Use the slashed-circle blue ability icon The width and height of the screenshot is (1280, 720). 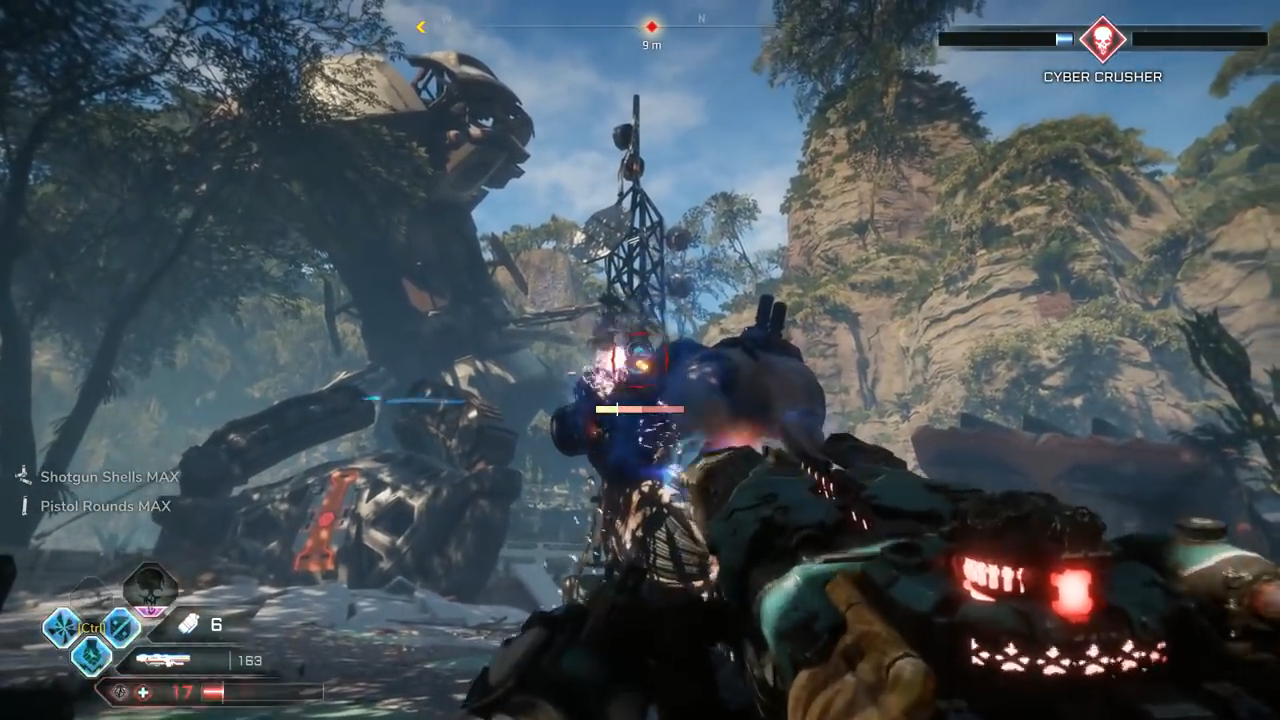tap(122, 627)
